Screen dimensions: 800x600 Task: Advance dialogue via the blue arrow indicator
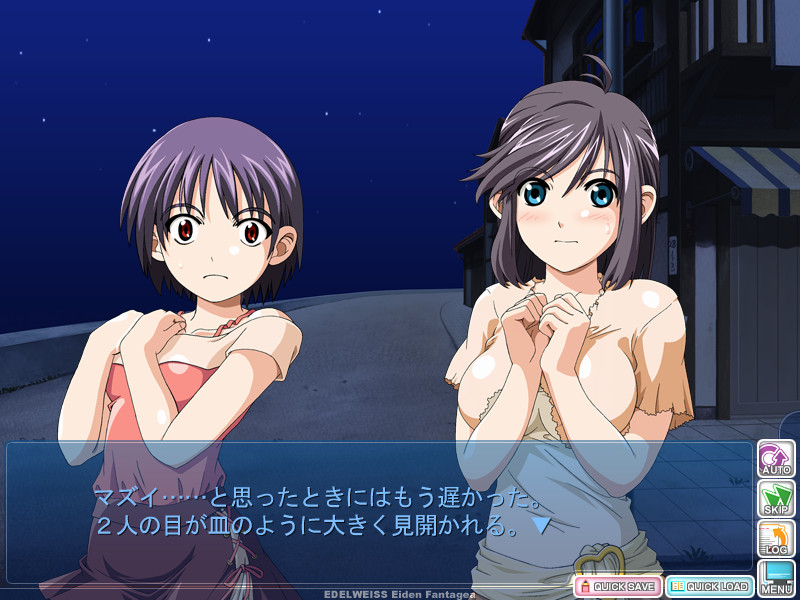(x=541, y=524)
